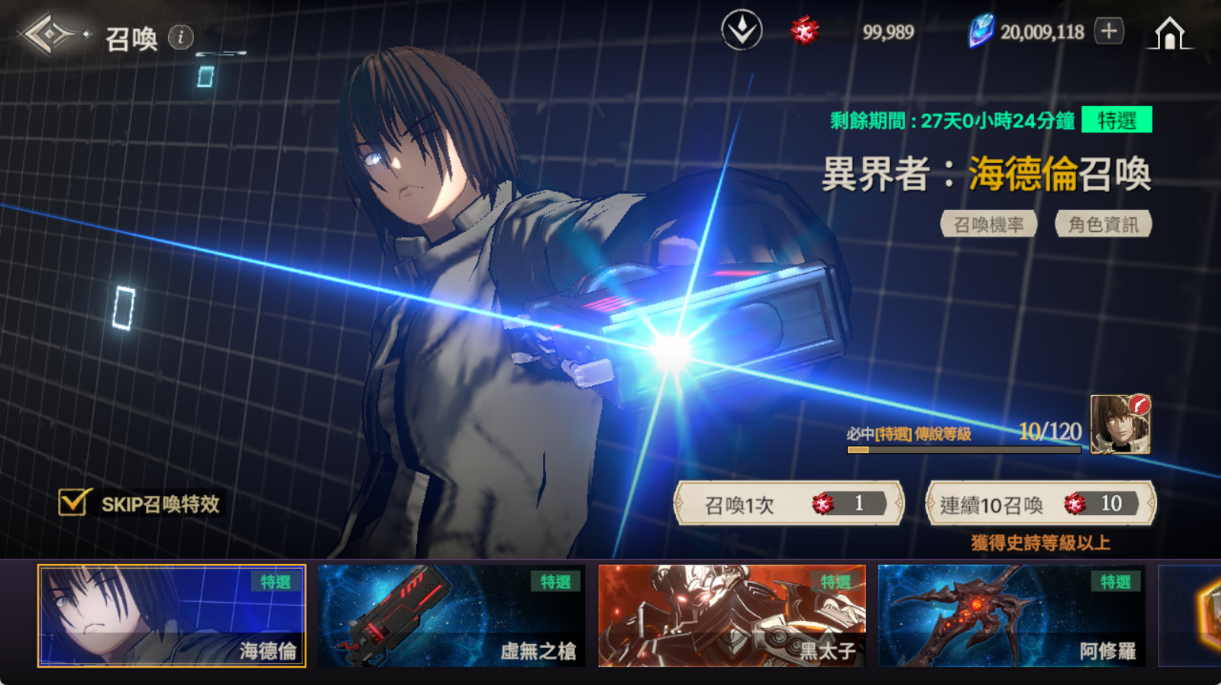Expand the downward arrow circle icon
This screenshot has width=1221, height=685.
pyautogui.click(x=742, y=32)
